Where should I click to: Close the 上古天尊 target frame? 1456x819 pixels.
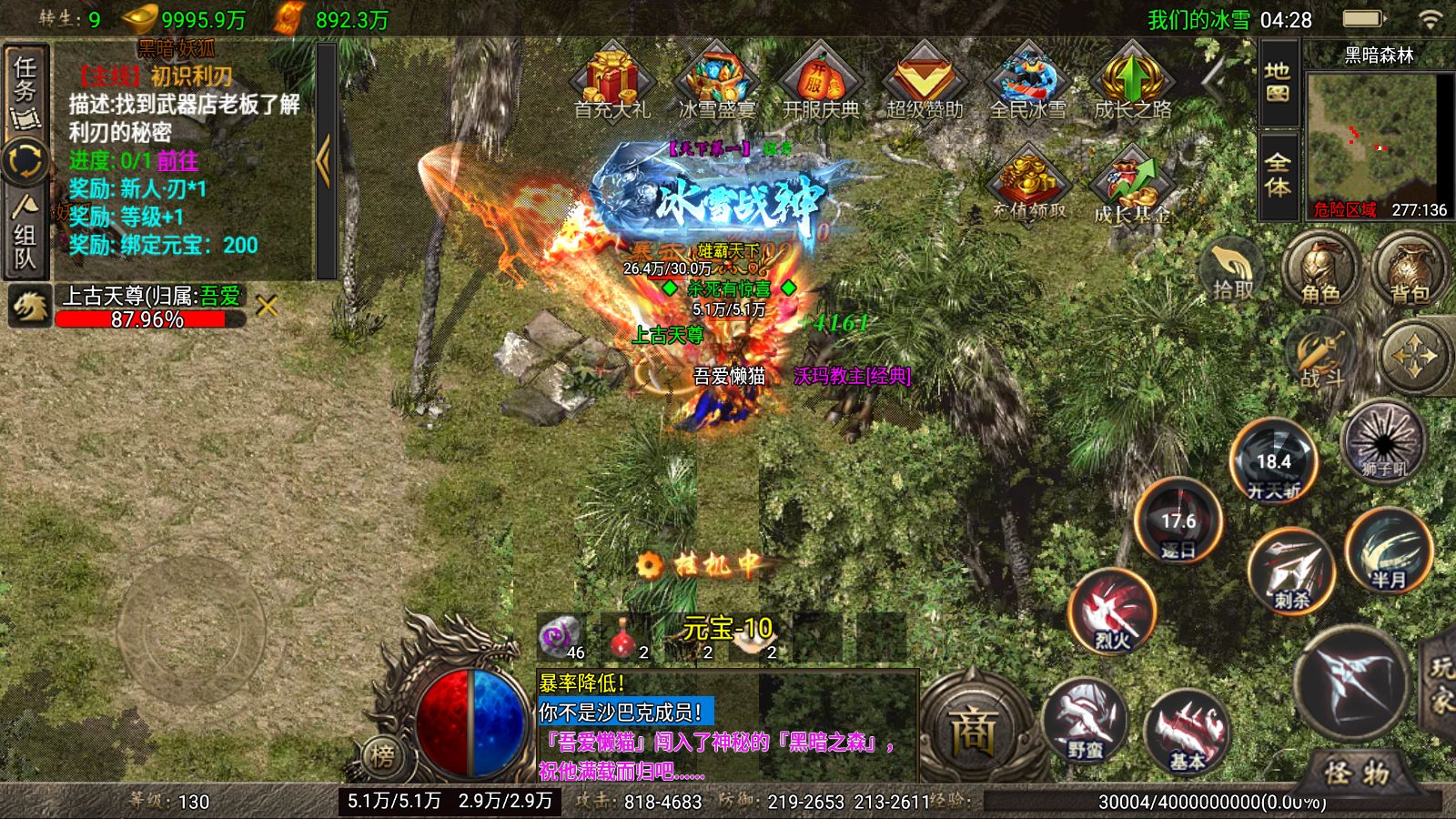(267, 308)
